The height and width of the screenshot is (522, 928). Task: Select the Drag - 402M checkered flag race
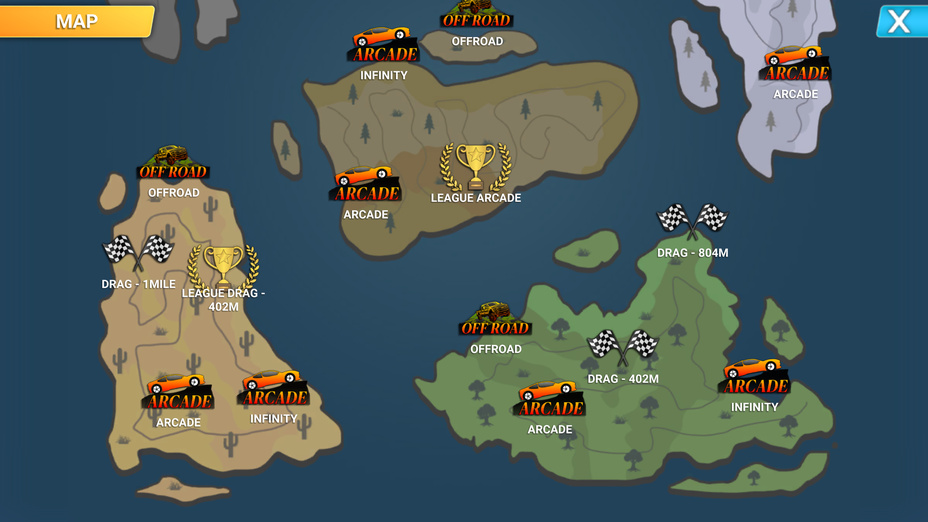coord(622,349)
